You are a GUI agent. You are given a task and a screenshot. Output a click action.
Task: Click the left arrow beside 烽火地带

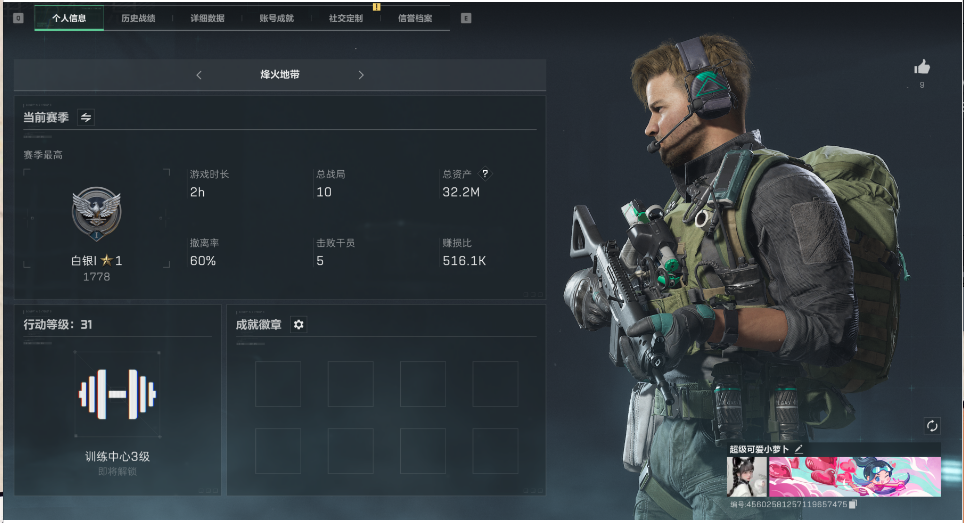coord(199,75)
